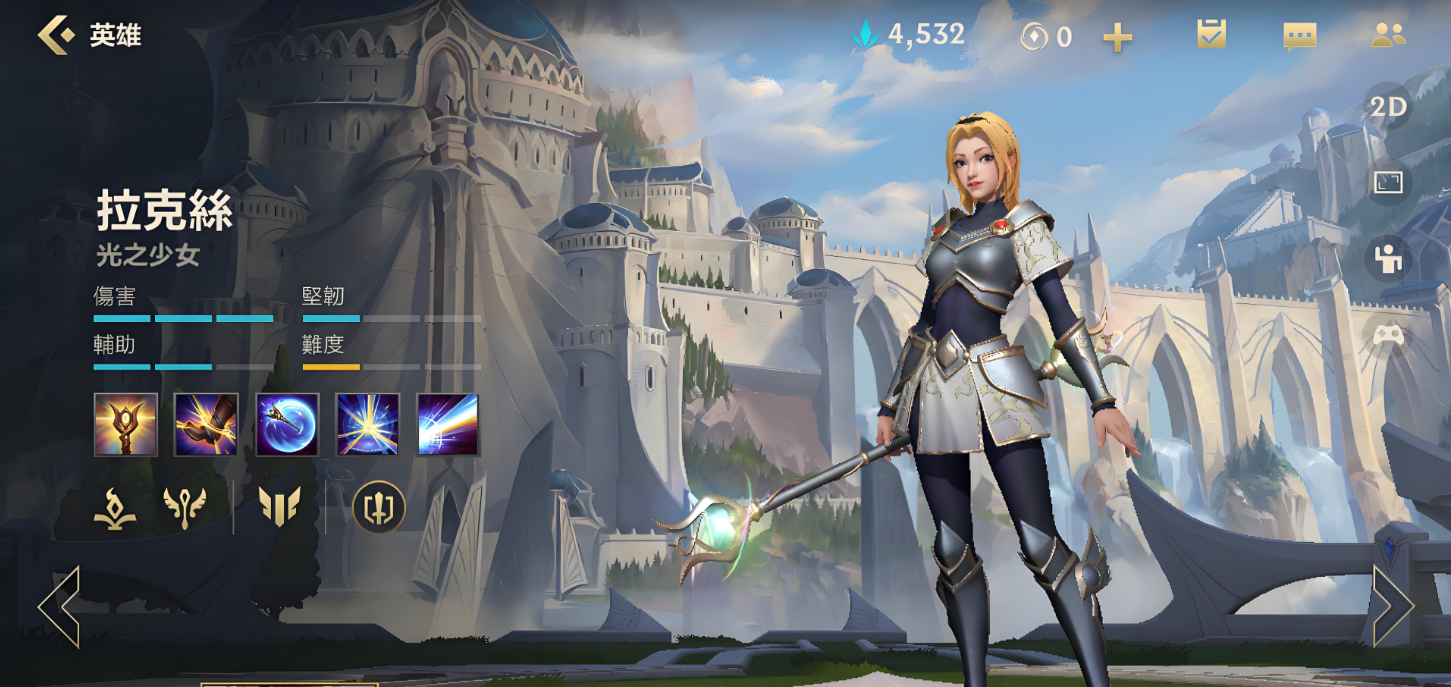Click the winged staff role icon
1451x687 pixels.
tap(185, 508)
